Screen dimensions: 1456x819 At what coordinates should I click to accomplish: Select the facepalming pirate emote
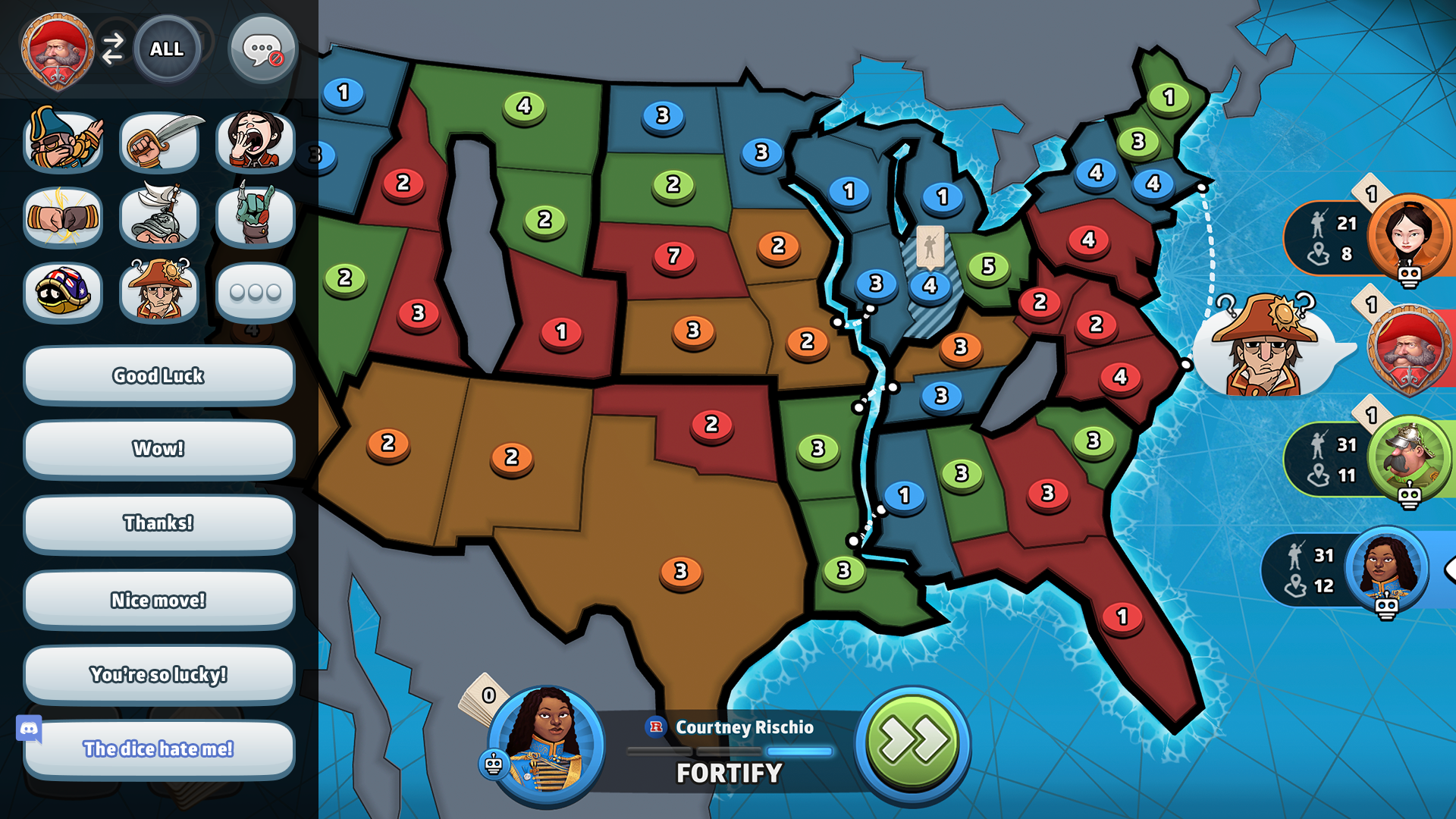[x=63, y=140]
